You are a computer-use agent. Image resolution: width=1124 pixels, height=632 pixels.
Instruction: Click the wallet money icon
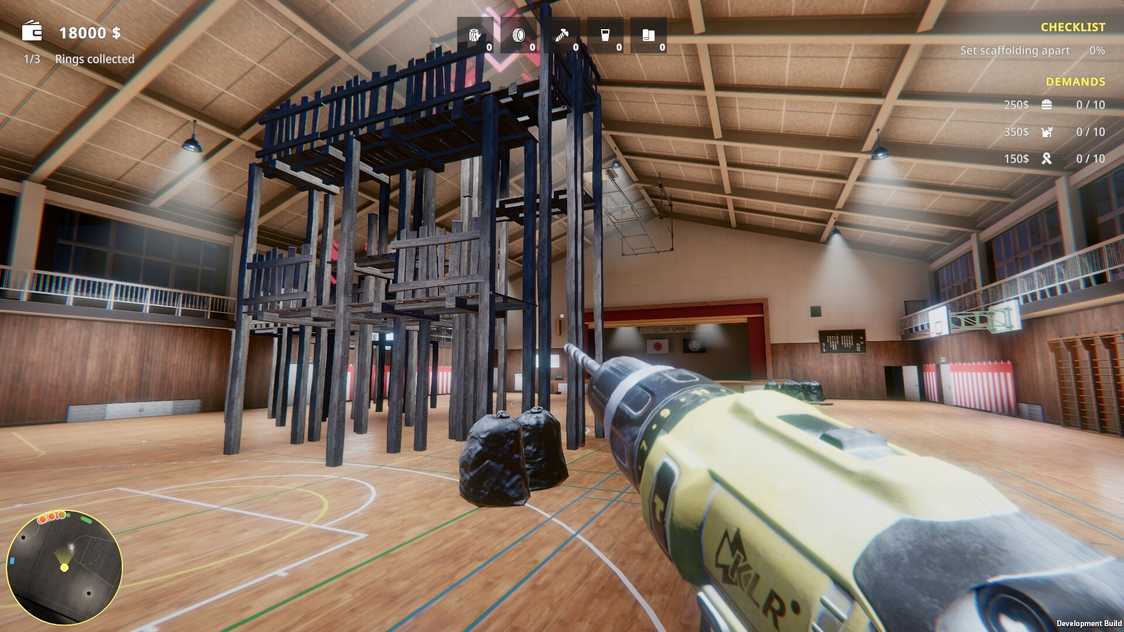[x=32, y=31]
